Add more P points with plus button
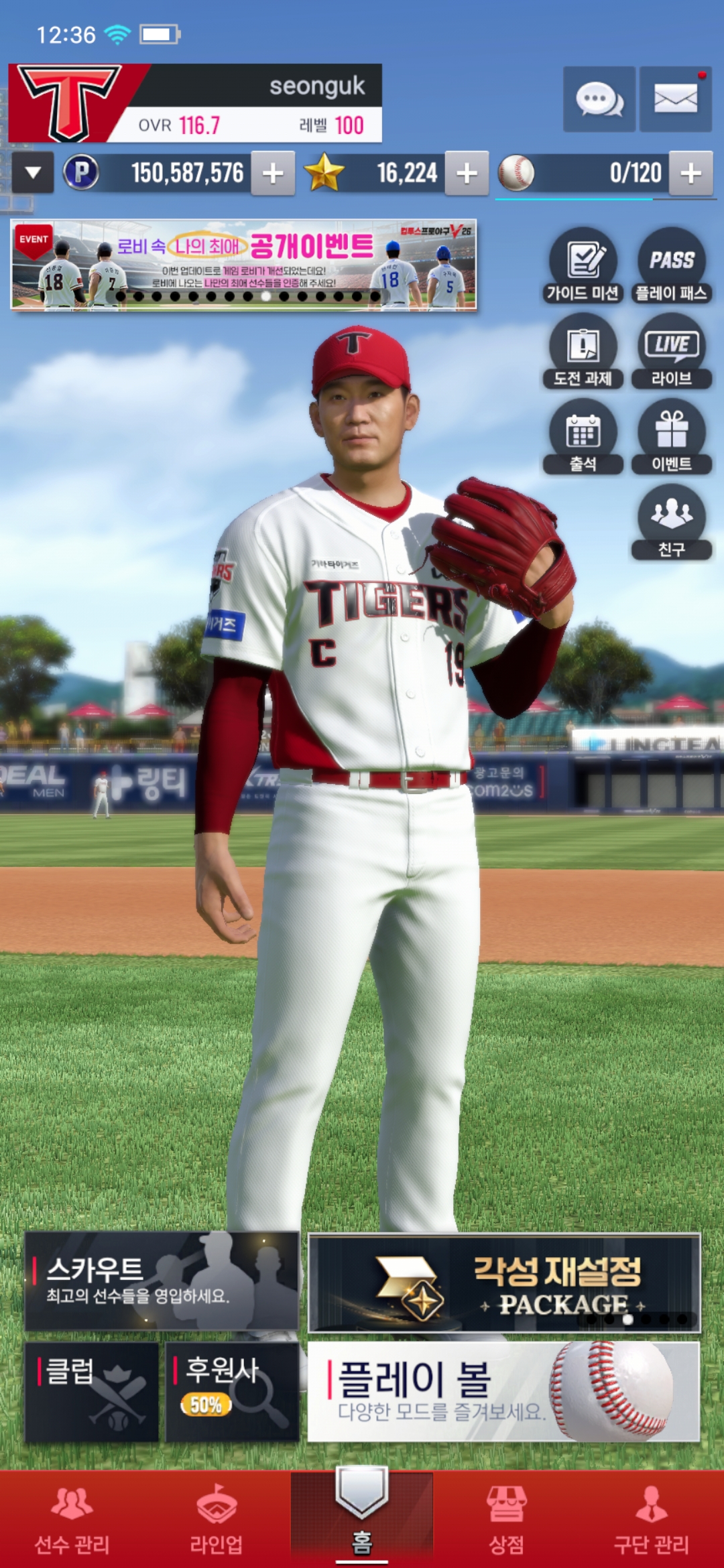The height and width of the screenshot is (1568, 724). (273, 174)
